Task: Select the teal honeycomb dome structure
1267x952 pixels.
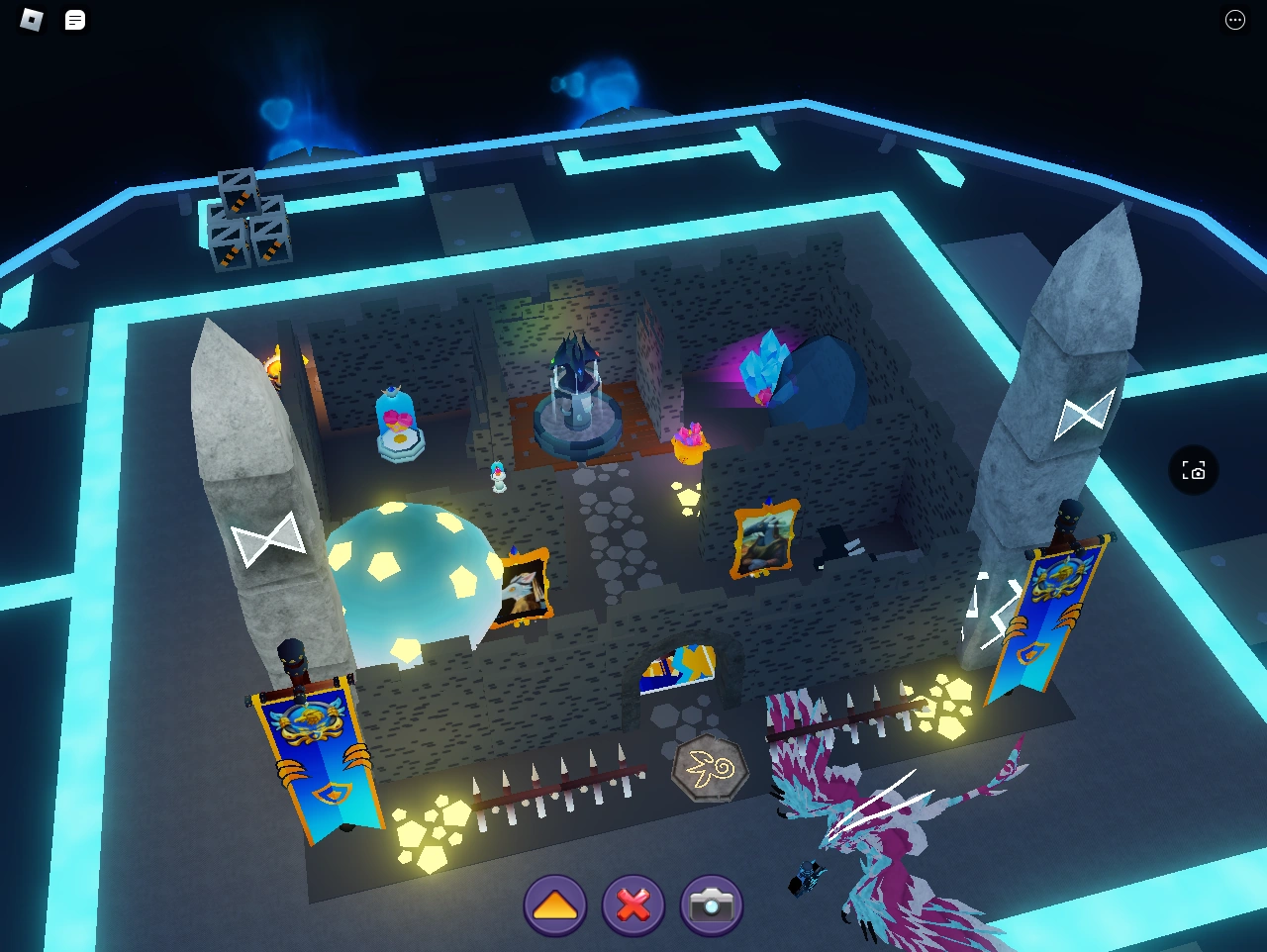Action: tap(416, 574)
